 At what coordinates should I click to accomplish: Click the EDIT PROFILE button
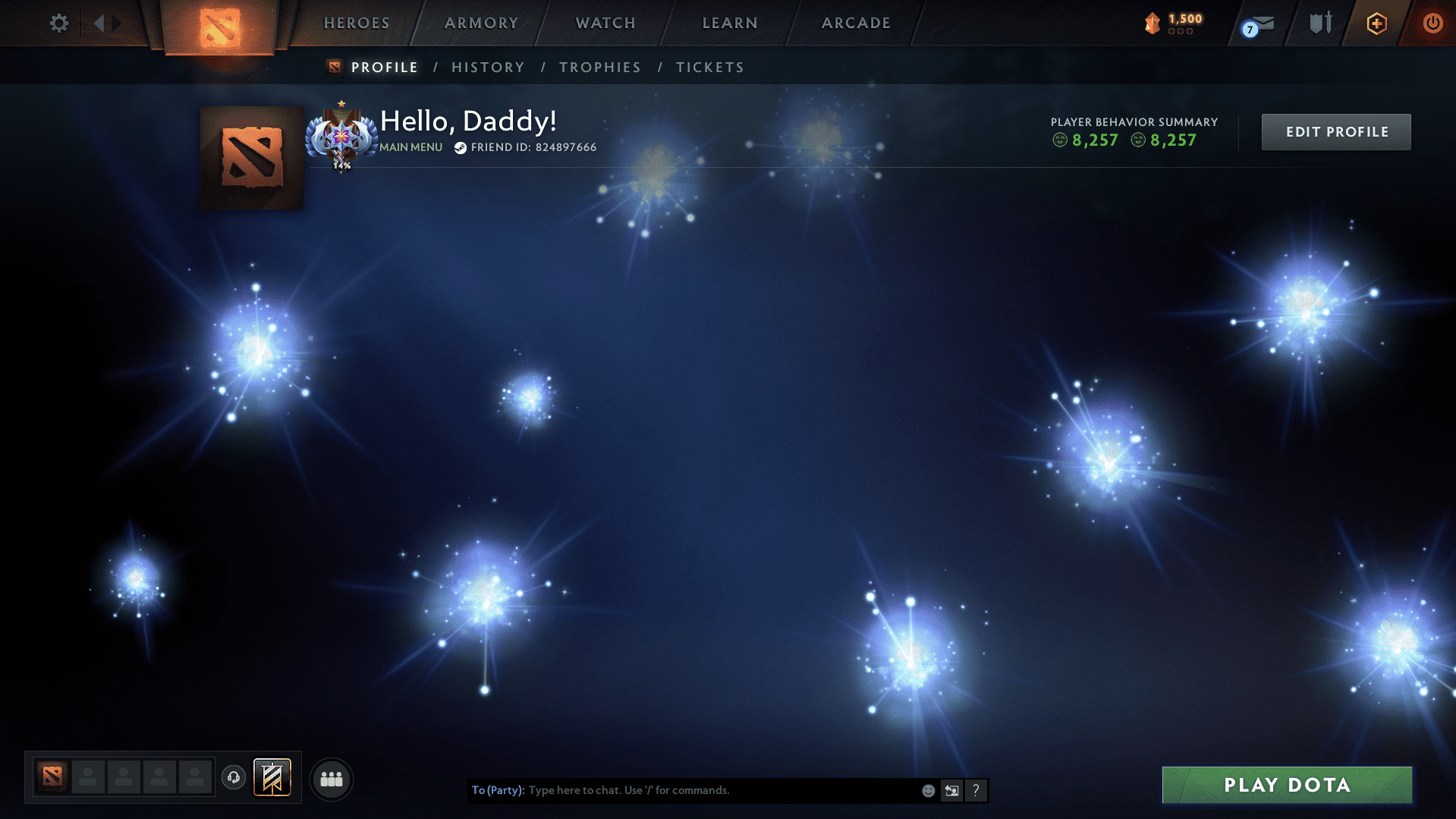(x=1335, y=131)
